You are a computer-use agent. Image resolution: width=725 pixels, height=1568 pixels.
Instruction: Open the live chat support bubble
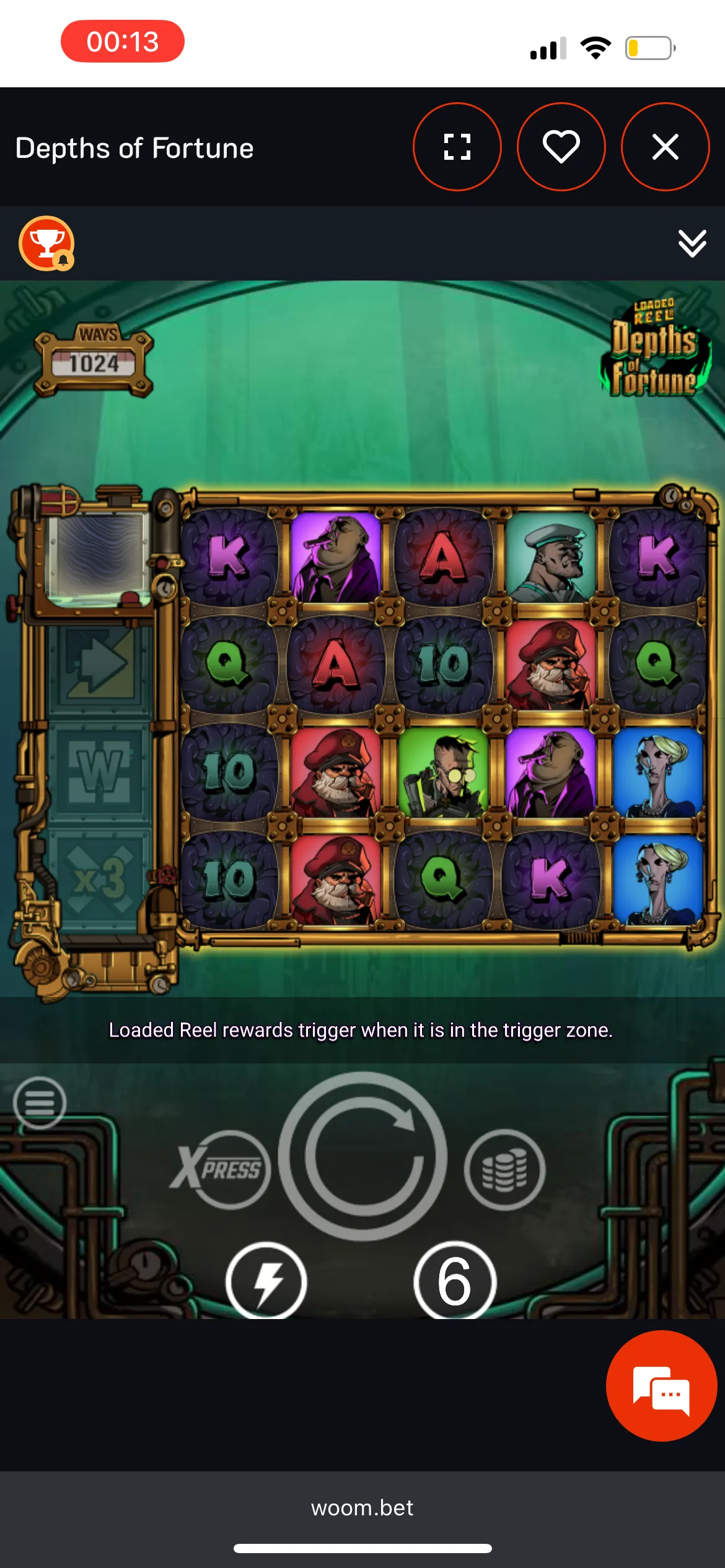click(661, 1386)
